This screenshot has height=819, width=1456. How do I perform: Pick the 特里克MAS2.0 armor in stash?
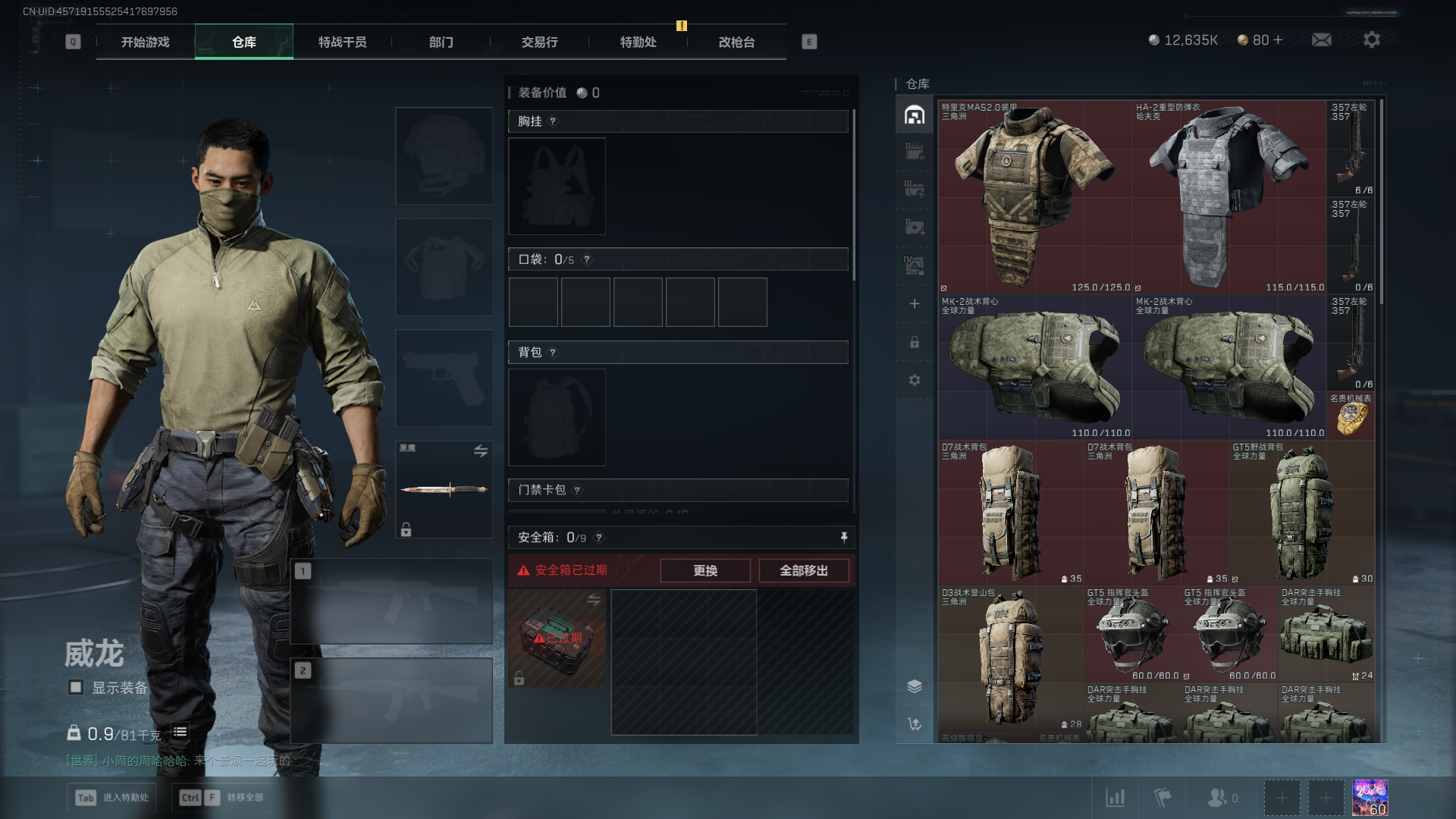tap(1034, 197)
